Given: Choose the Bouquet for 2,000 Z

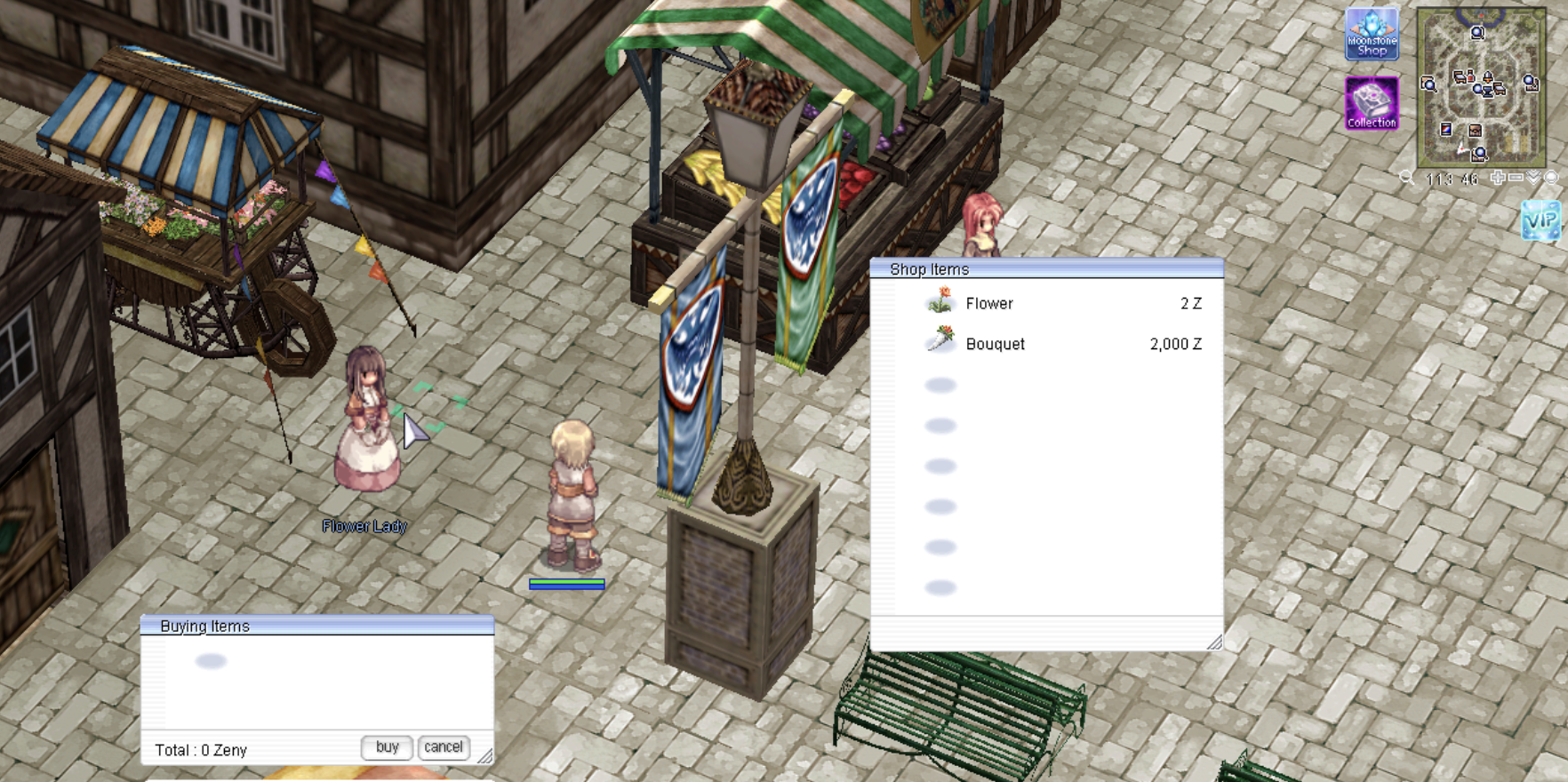Looking at the screenshot, I should pyautogui.click(x=995, y=344).
